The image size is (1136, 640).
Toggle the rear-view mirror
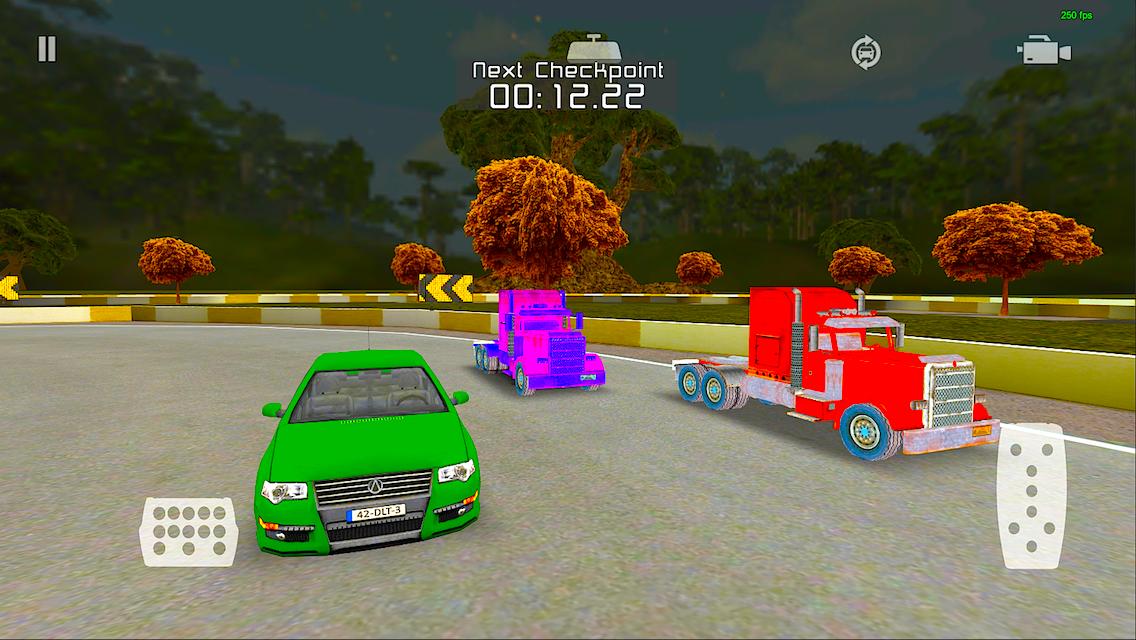595,47
